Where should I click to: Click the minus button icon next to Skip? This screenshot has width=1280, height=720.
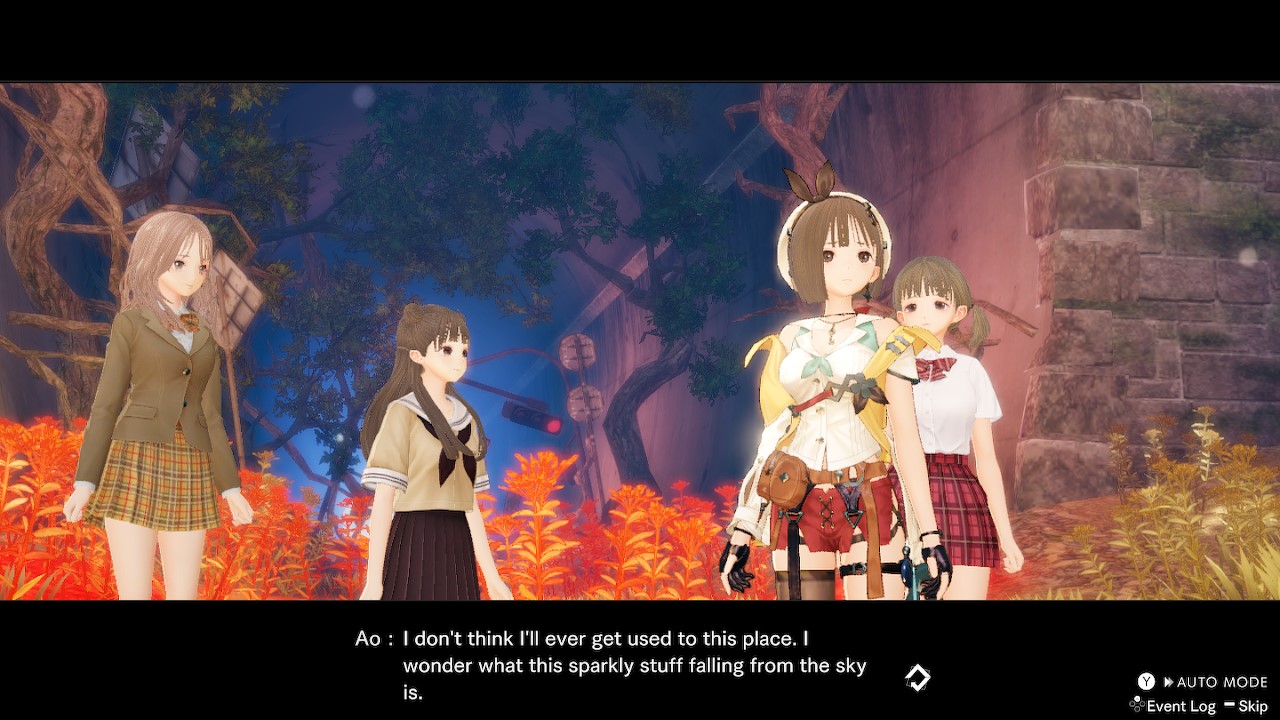coord(1229,704)
